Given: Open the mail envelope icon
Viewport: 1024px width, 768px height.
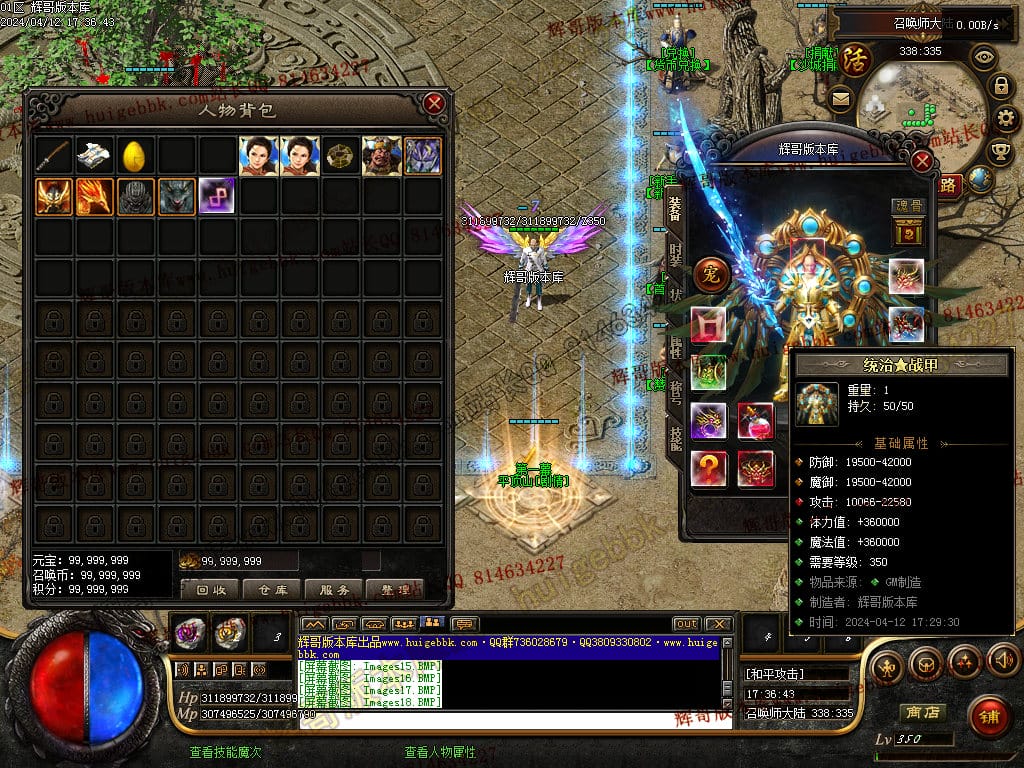Looking at the screenshot, I should 840,98.
